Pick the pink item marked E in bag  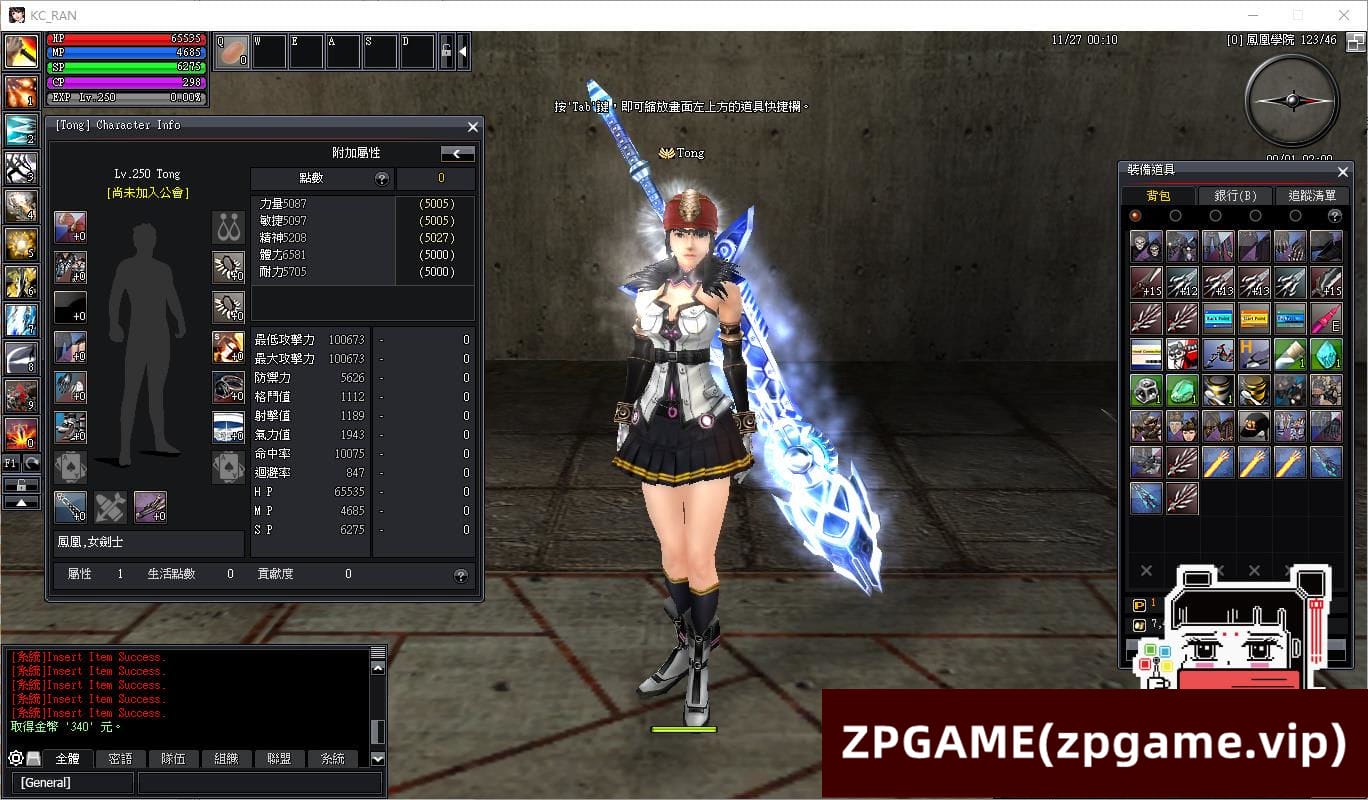coord(1326,319)
